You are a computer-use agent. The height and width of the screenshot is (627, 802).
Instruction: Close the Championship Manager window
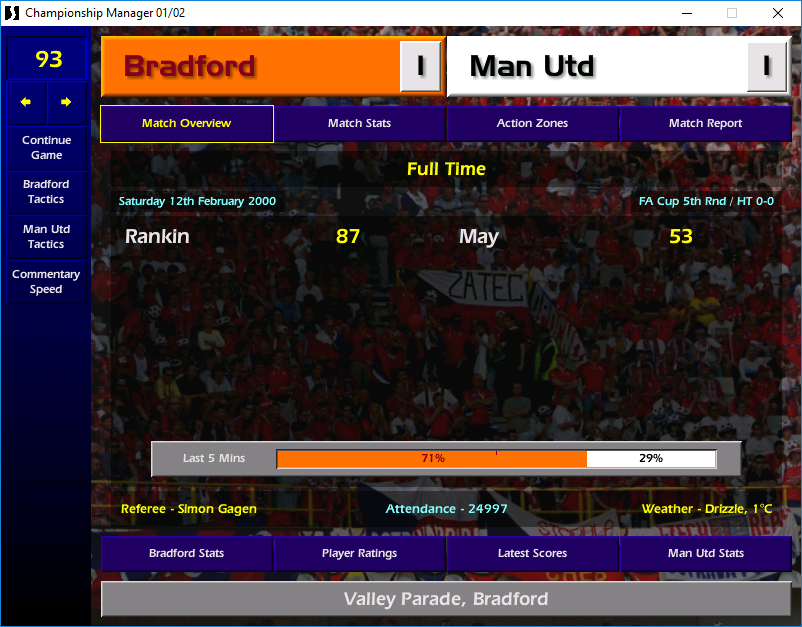778,13
